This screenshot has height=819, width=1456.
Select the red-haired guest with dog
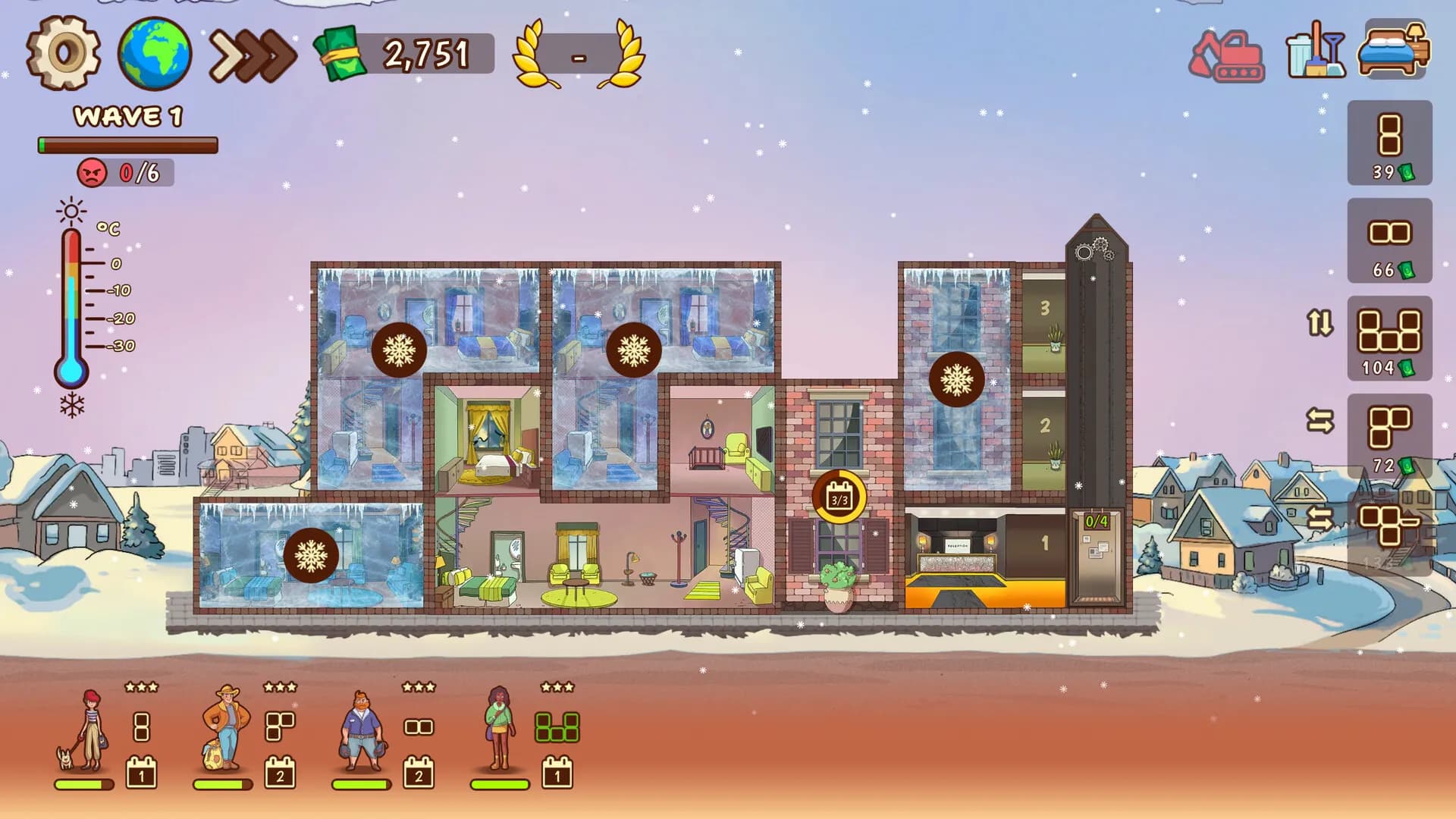click(87, 730)
